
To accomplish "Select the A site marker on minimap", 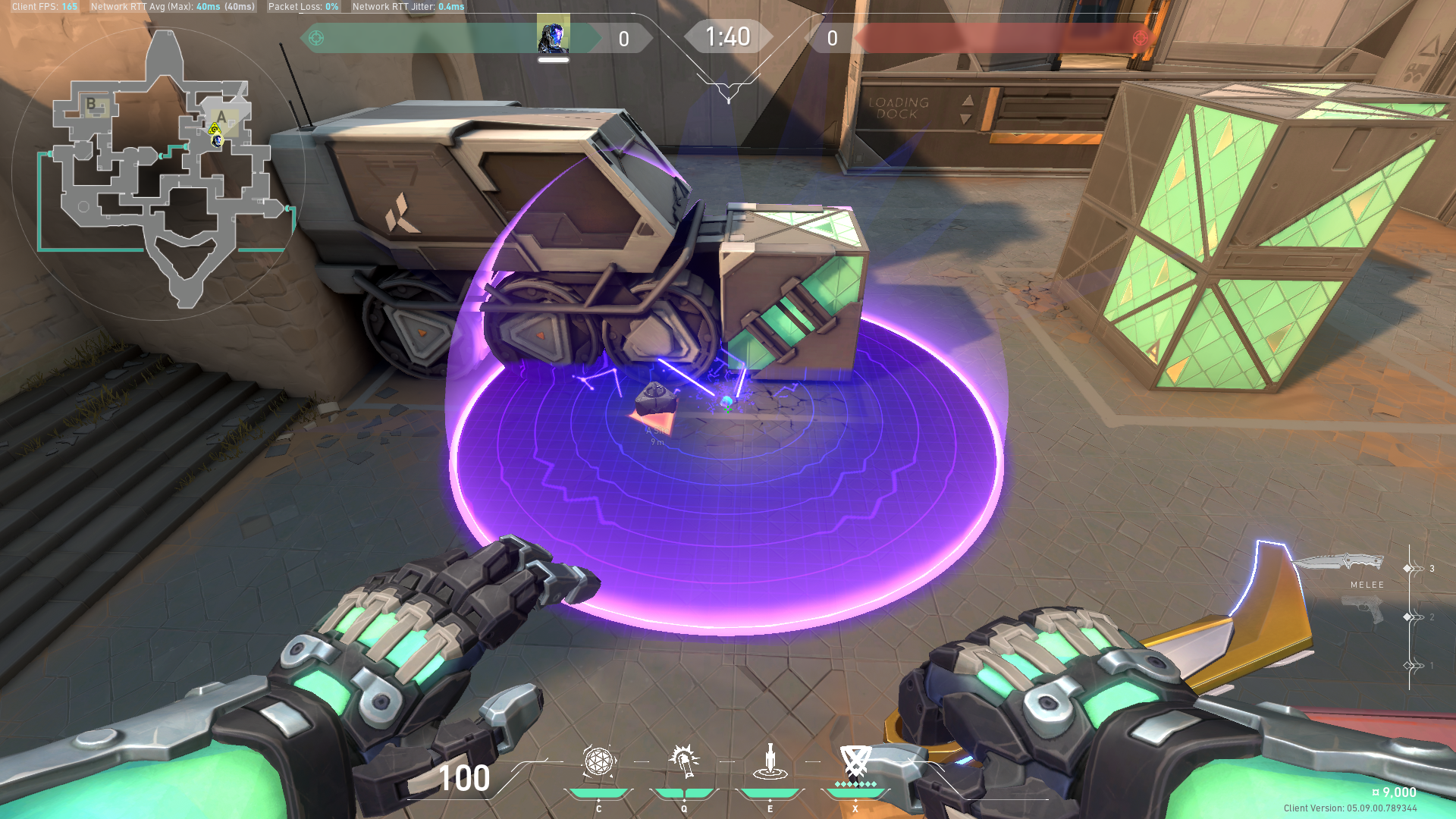I will (221, 118).
